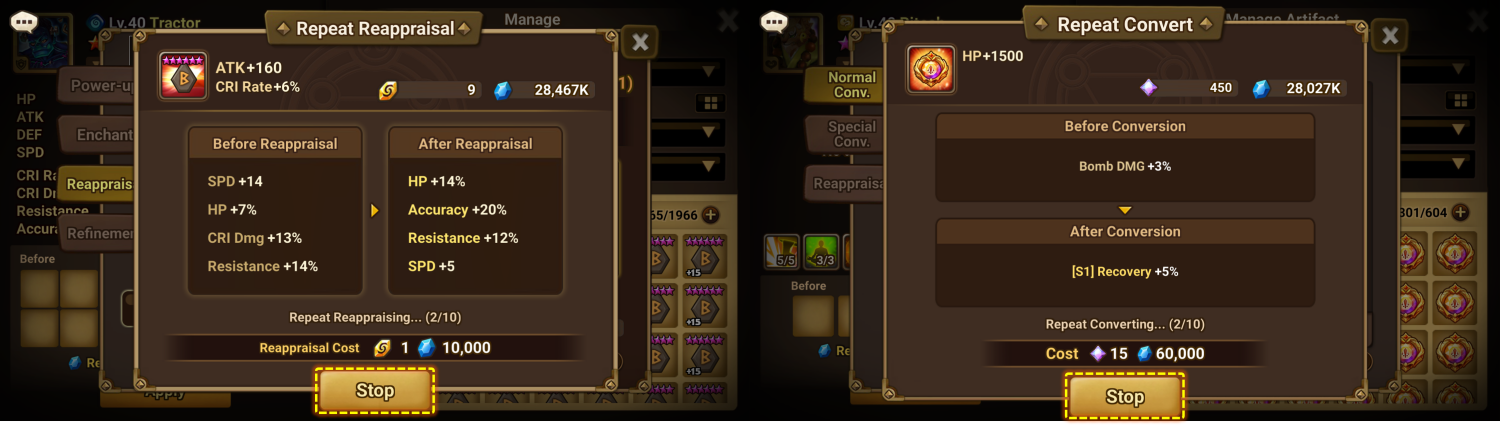The width and height of the screenshot is (1500, 425).
Task: Close the Repeat Reappraisal dialog
Action: [x=640, y=42]
